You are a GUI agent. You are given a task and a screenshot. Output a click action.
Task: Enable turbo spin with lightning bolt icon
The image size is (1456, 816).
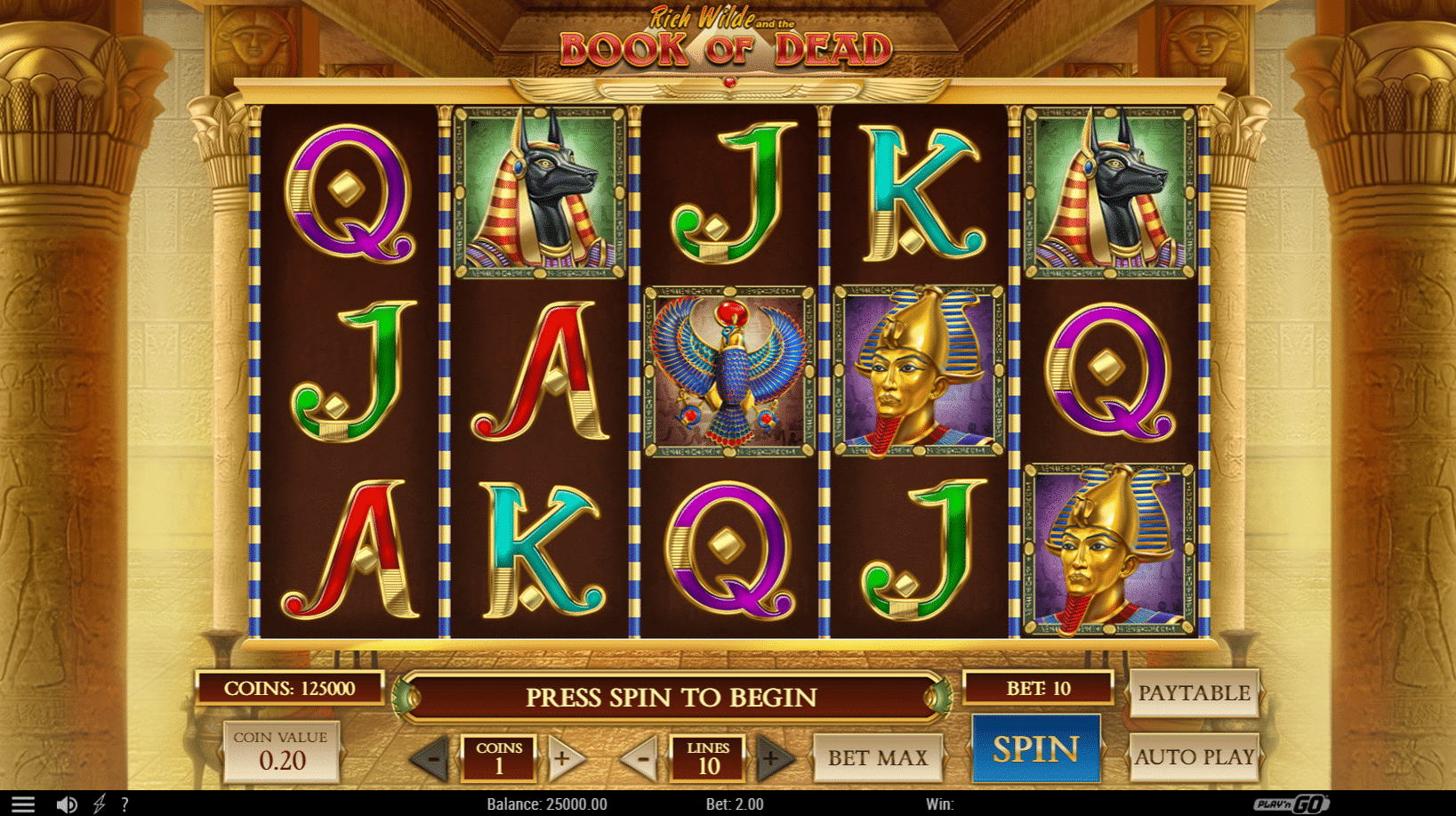click(98, 804)
